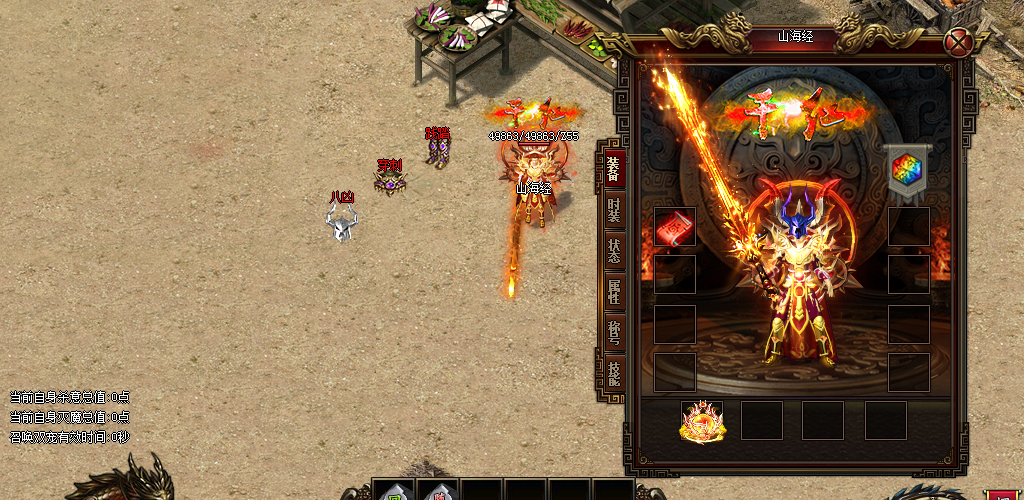Screen dimensions: 1024x500
Task: Switch to the 装备 equipment tab
Action: 613,169
